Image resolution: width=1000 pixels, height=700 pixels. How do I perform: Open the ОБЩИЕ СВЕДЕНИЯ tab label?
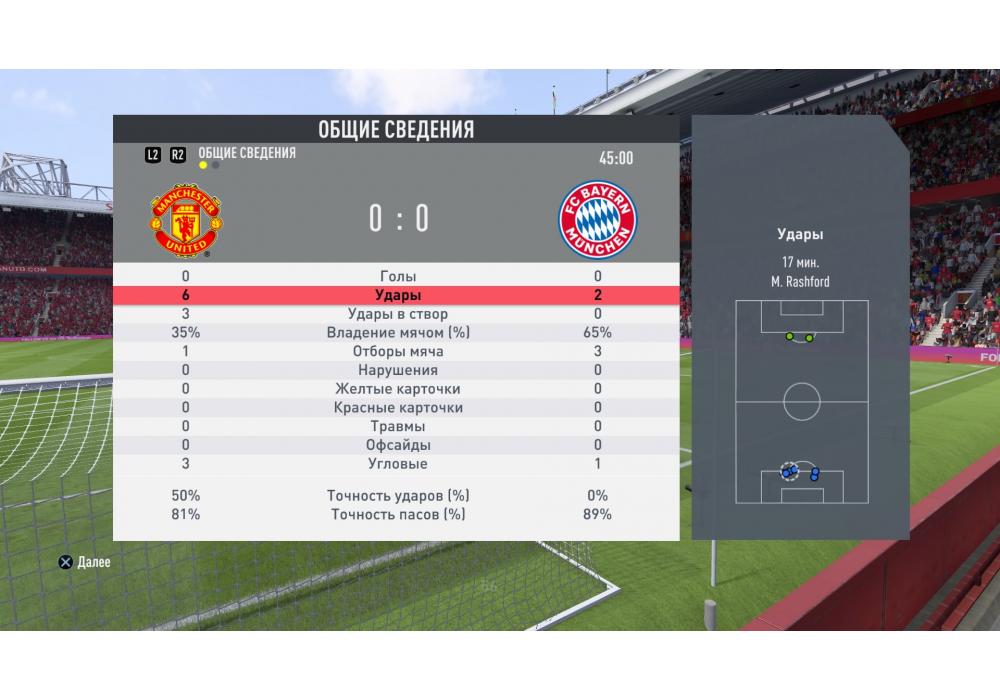247,153
